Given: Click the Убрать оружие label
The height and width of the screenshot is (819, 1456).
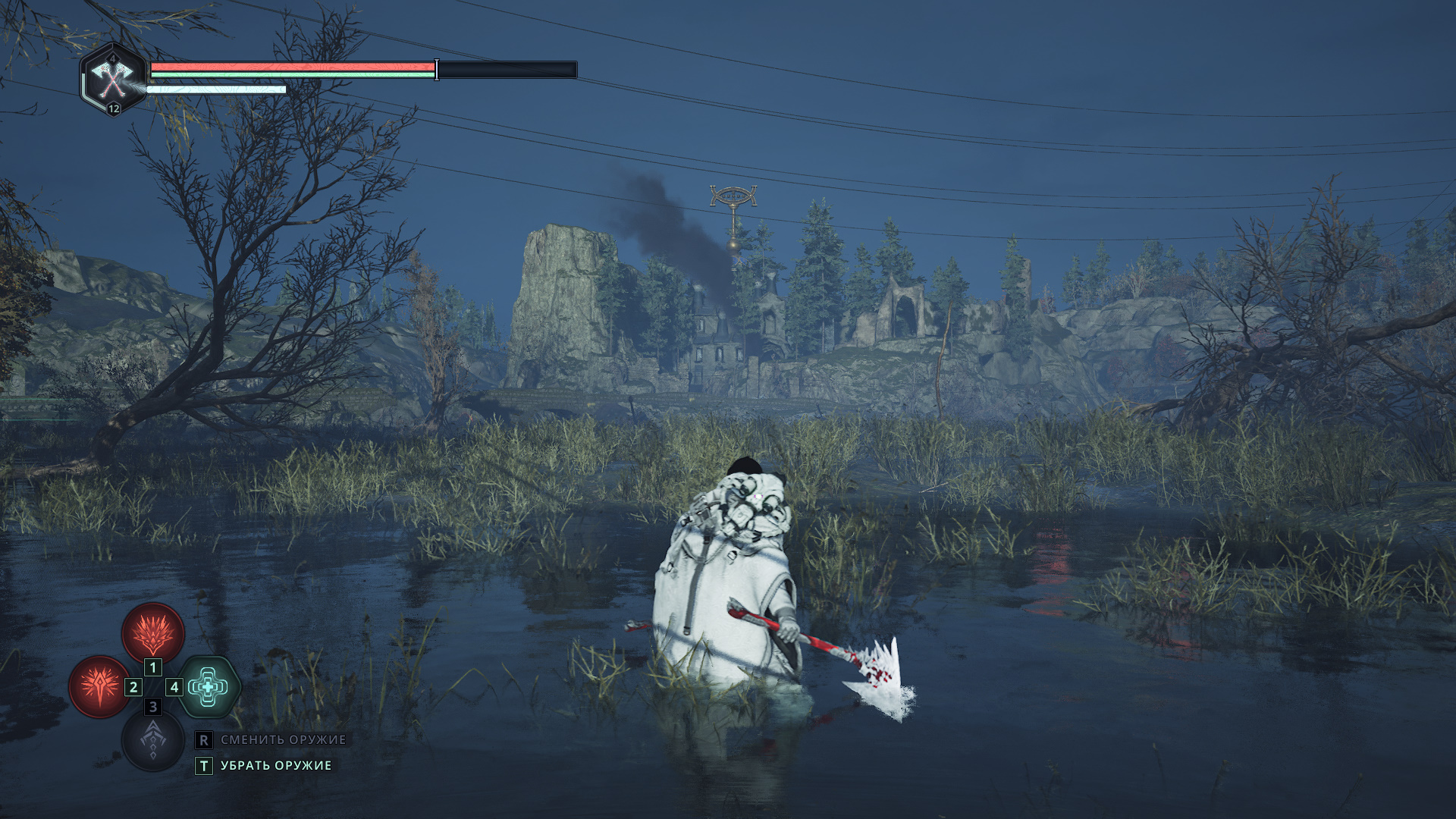Looking at the screenshot, I should pos(276,766).
